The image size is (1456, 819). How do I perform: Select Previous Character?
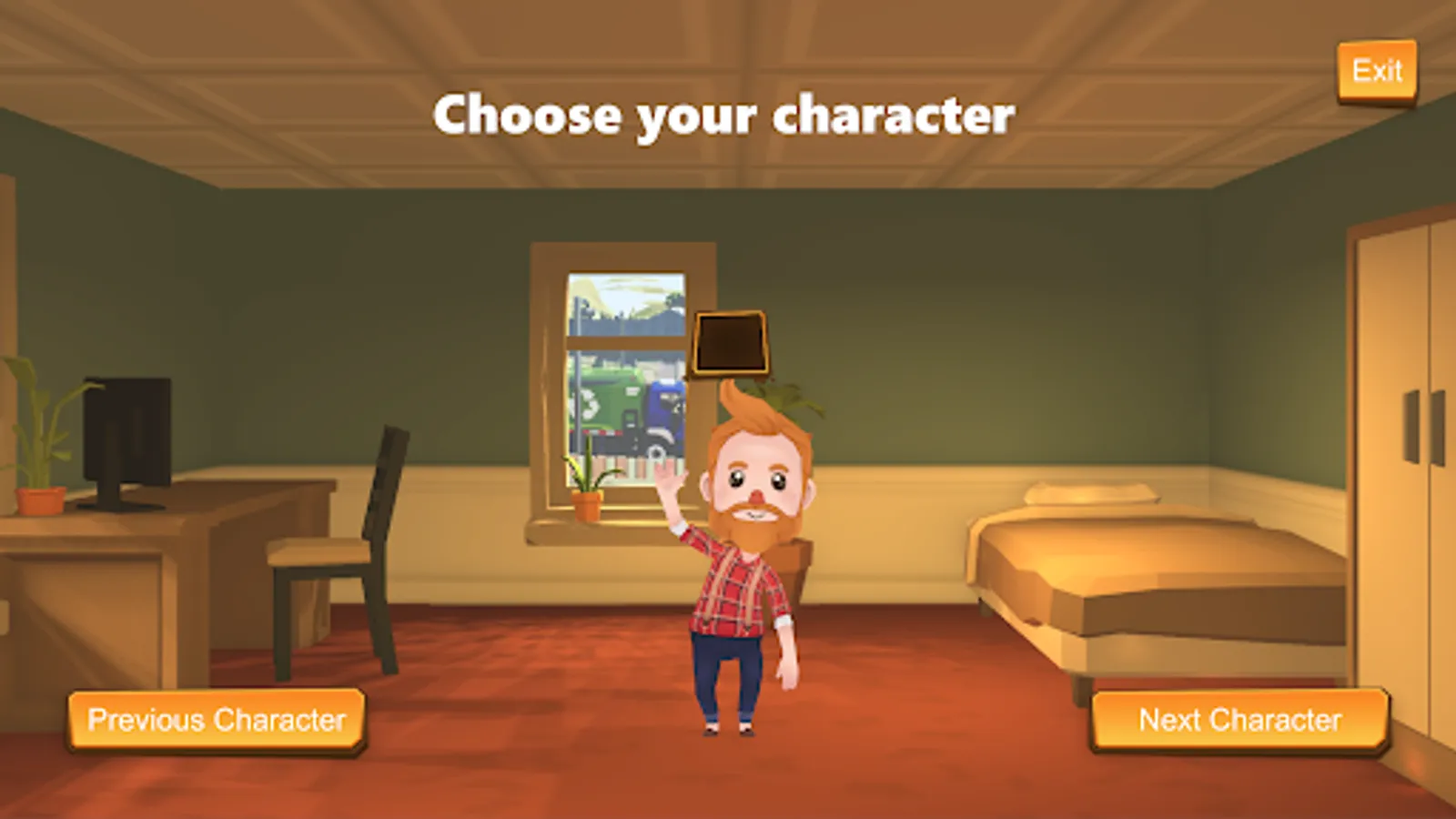click(217, 720)
